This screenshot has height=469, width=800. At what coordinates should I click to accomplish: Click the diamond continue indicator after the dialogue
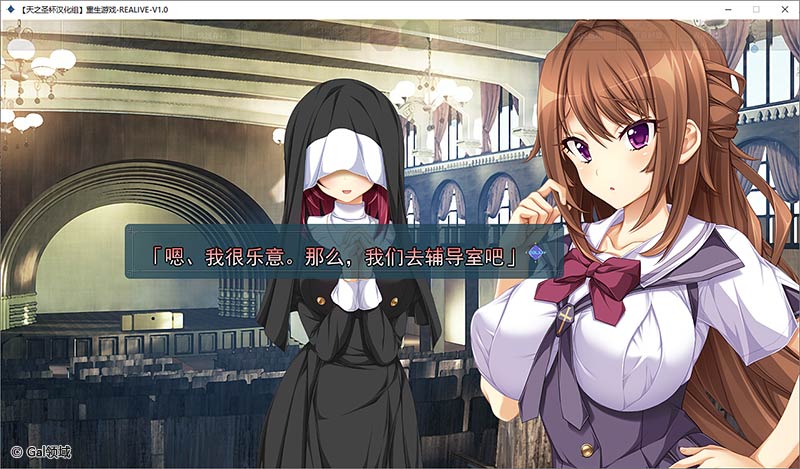(535, 254)
